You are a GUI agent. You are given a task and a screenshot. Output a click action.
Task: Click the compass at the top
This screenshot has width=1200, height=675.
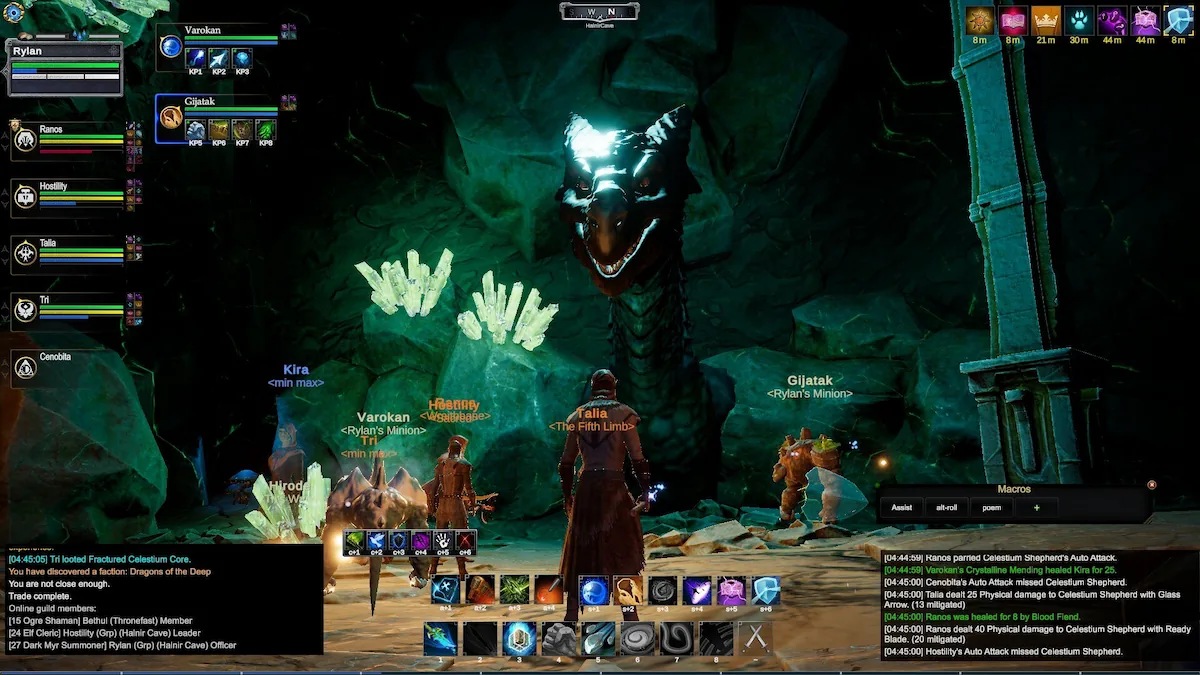tap(599, 12)
